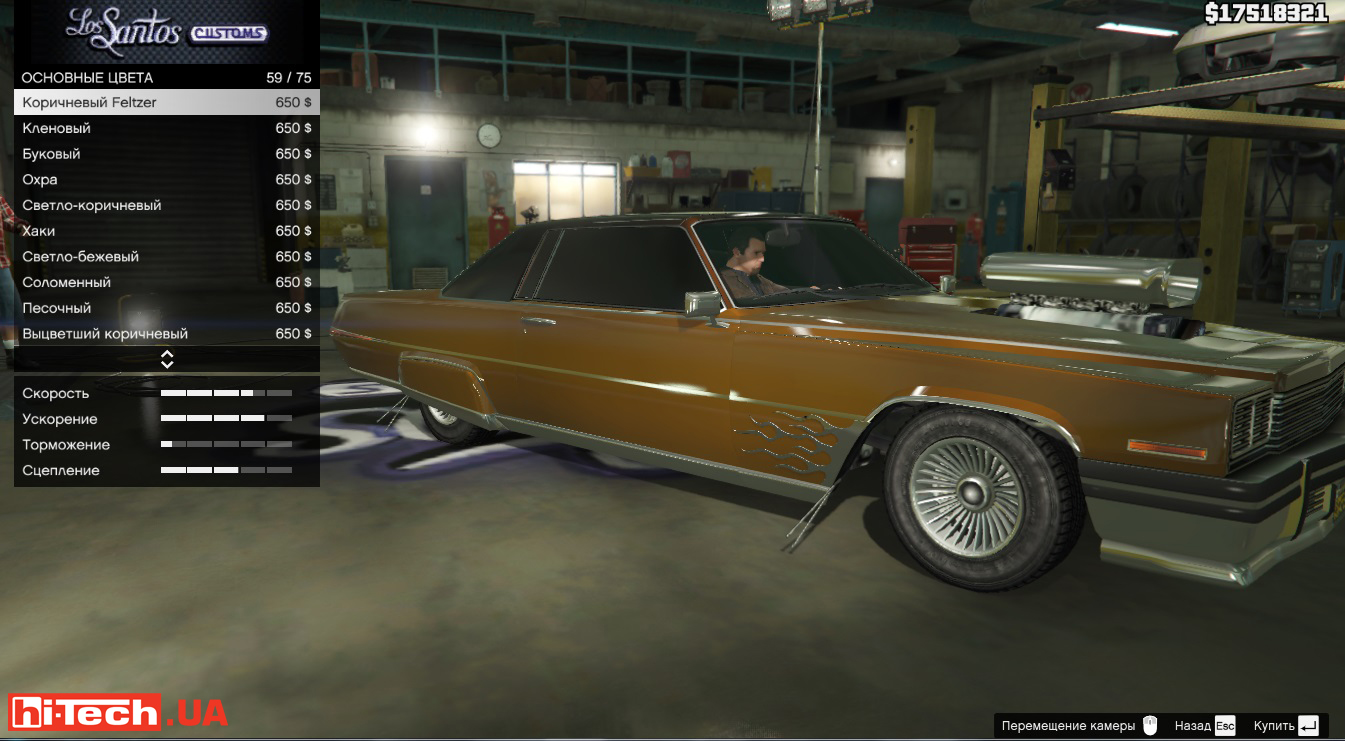Choose Выцветший коричневый color
Viewport: 1345px width, 741px height.
pos(167,334)
